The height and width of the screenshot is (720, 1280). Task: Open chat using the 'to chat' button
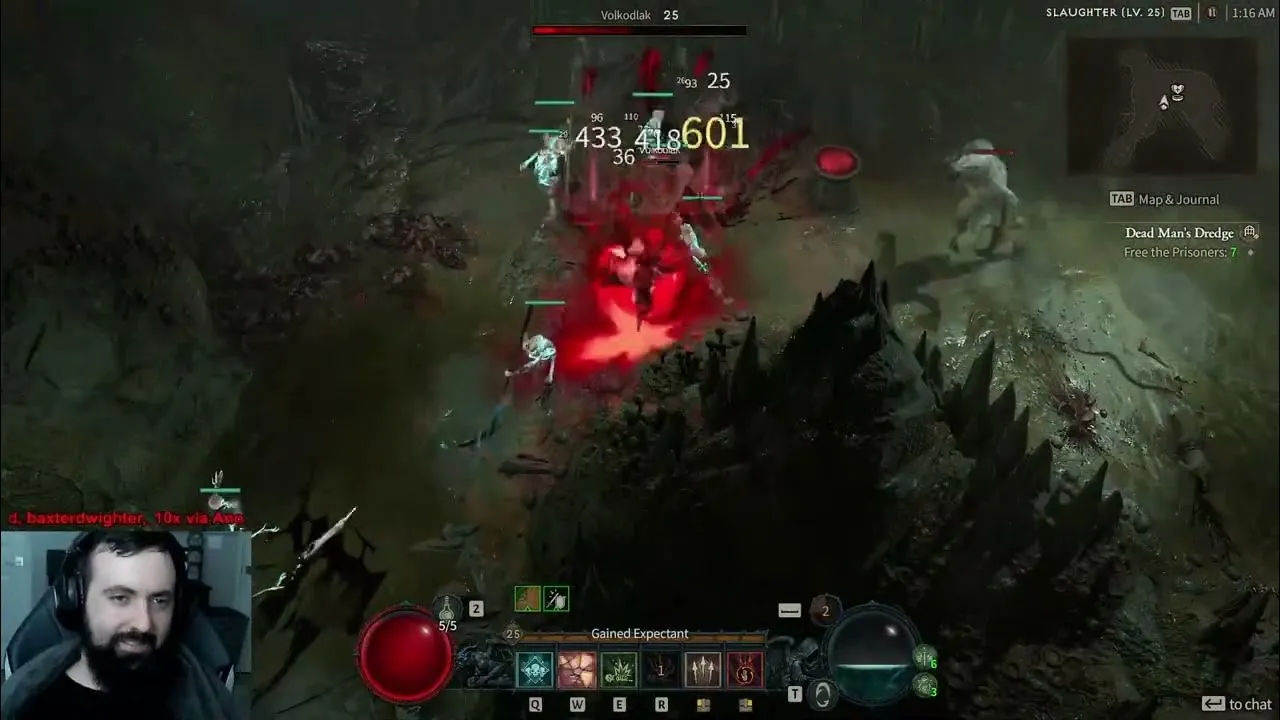(1238, 703)
